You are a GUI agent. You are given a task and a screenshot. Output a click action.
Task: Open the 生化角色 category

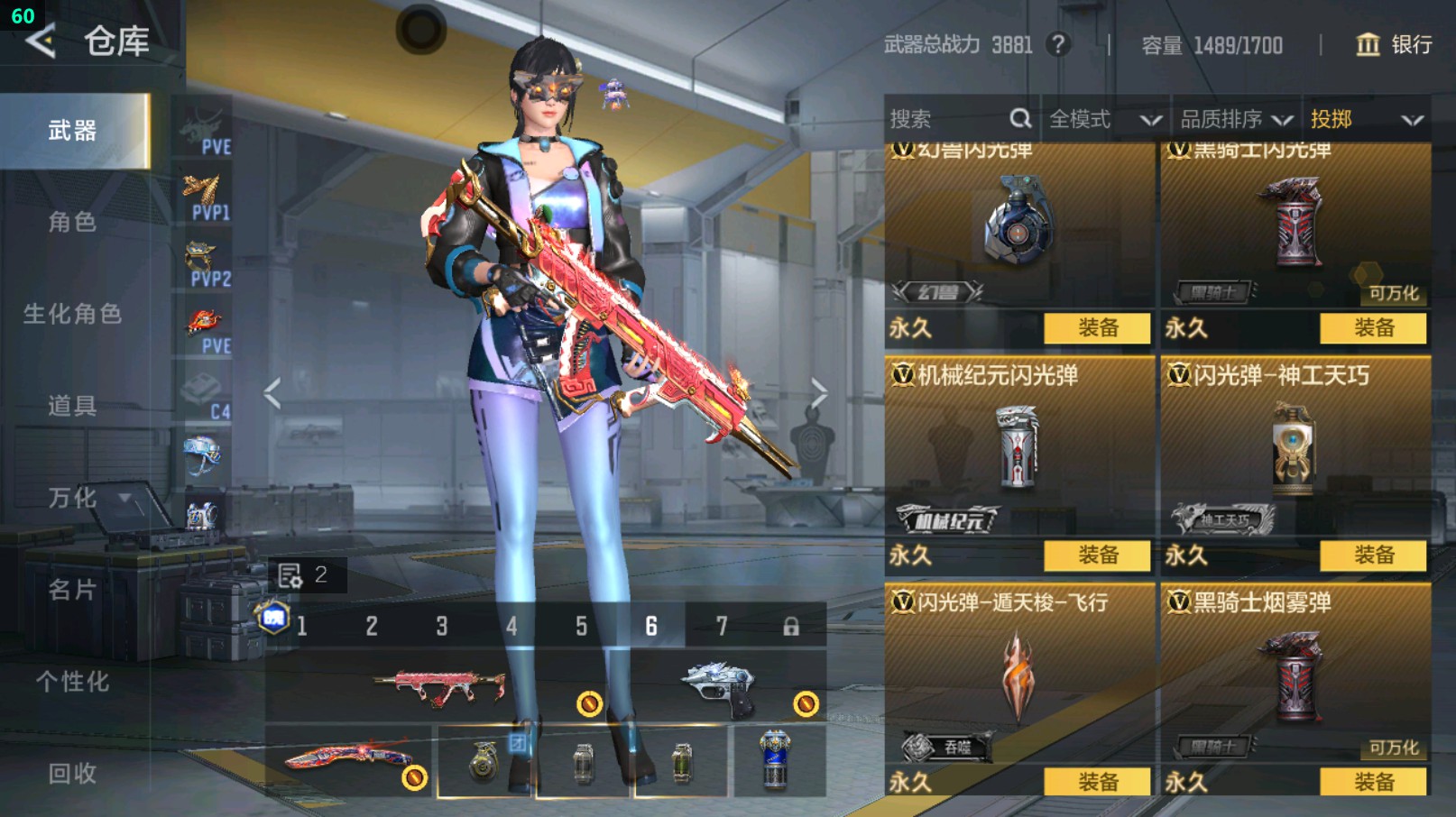pyautogui.click(x=72, y=314)
